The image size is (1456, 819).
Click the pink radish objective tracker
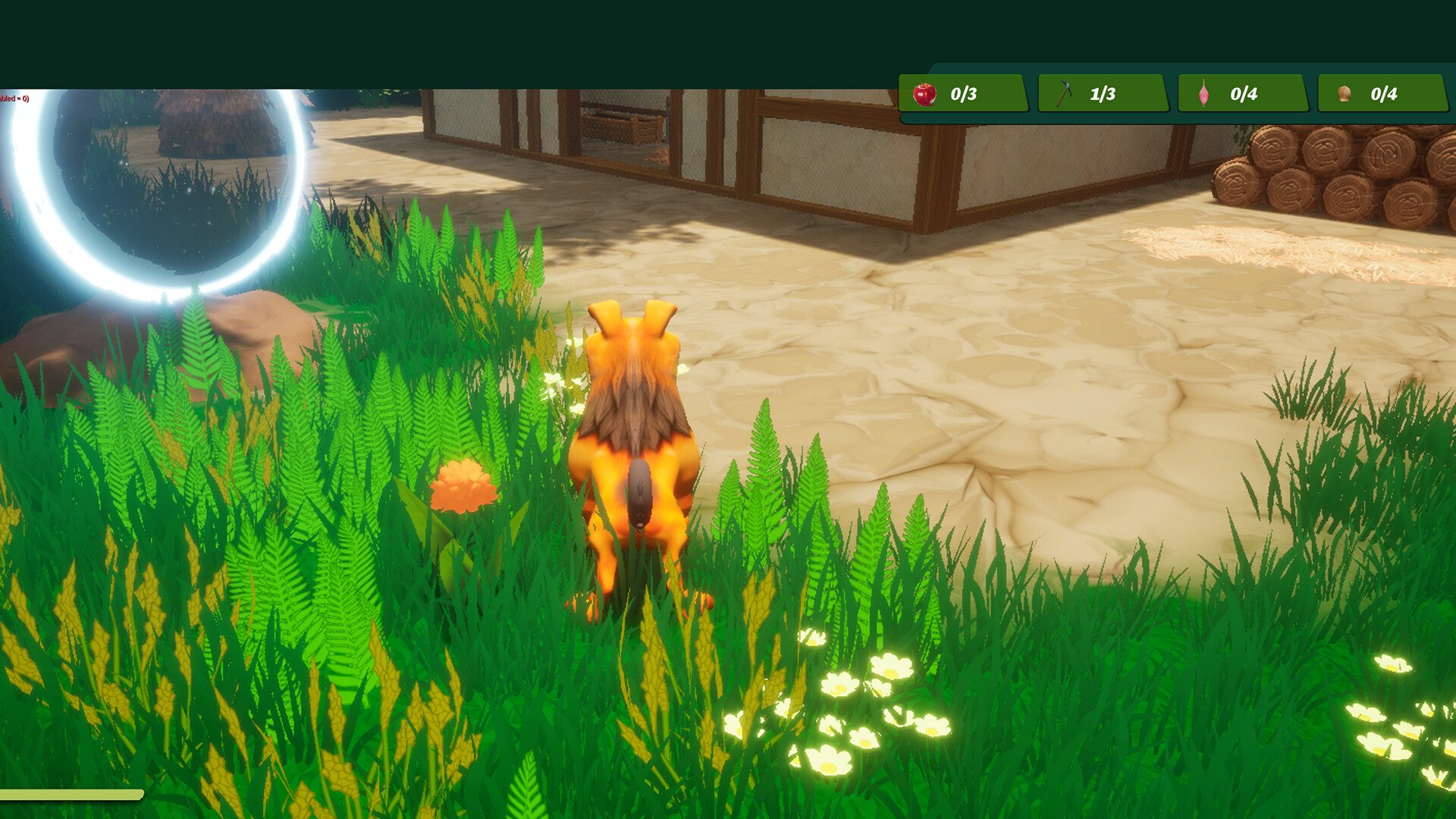point(1241,94)
